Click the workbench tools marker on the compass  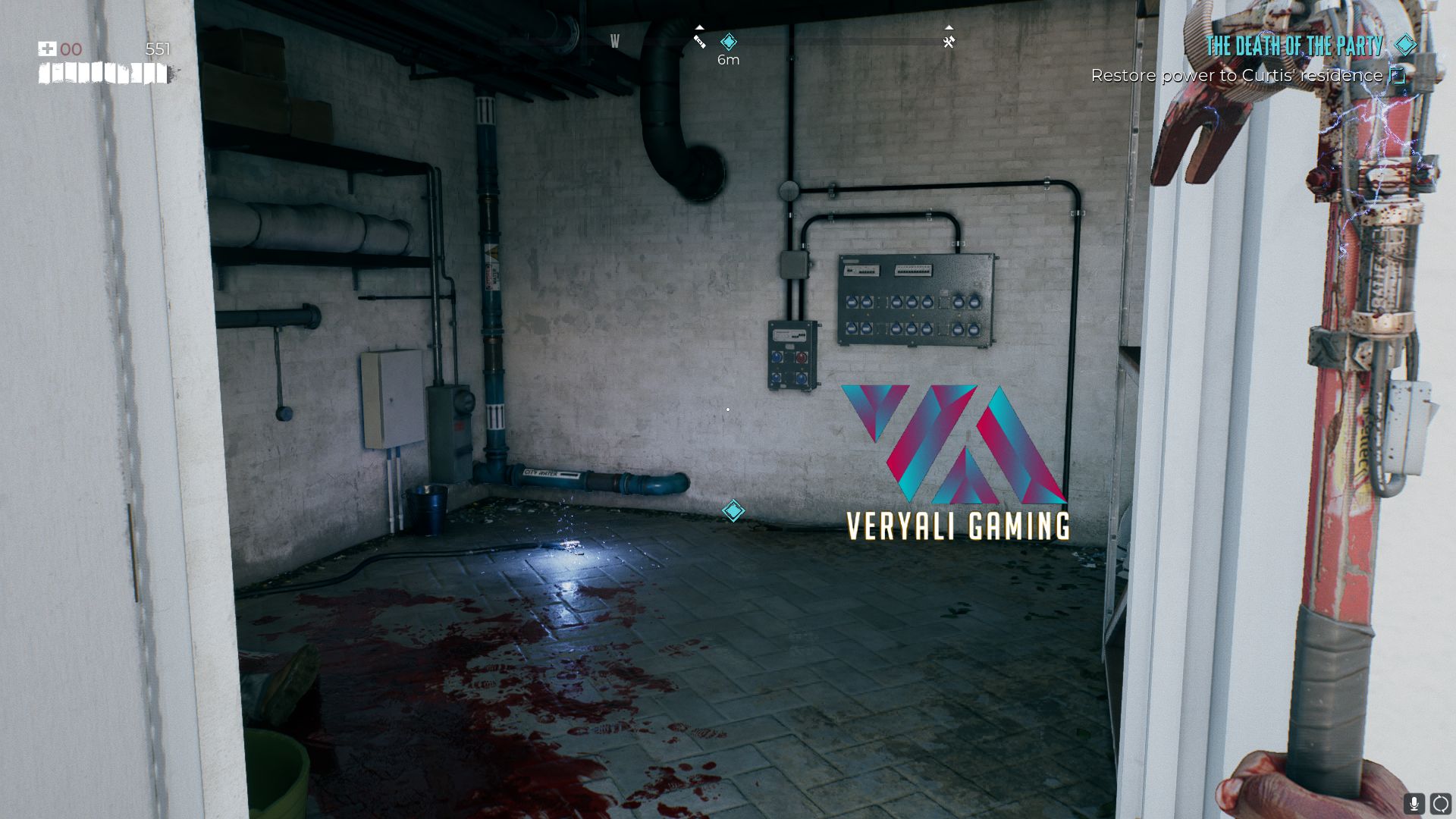[949, 42]
